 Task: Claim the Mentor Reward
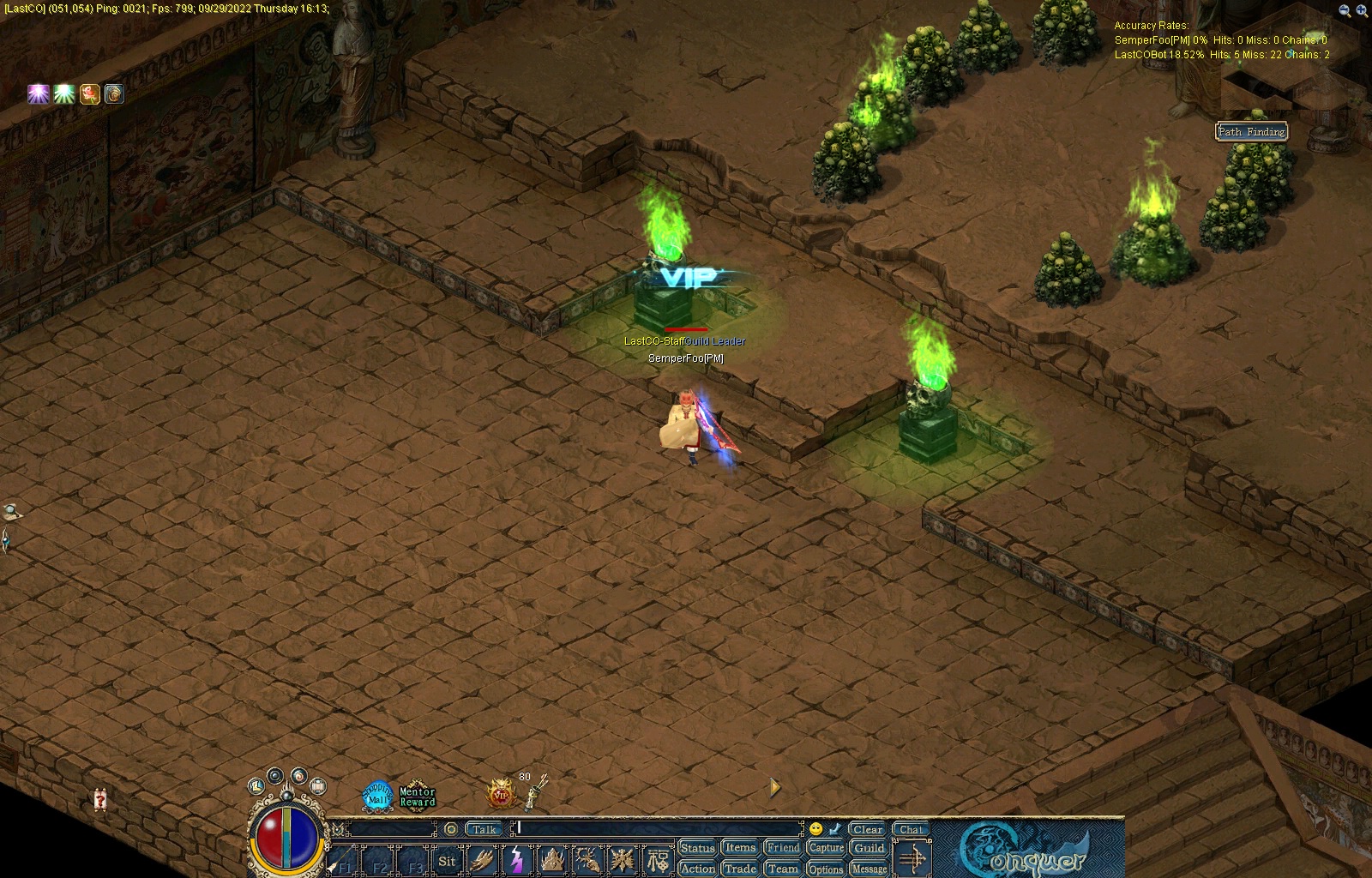click(x=418, y=797)
